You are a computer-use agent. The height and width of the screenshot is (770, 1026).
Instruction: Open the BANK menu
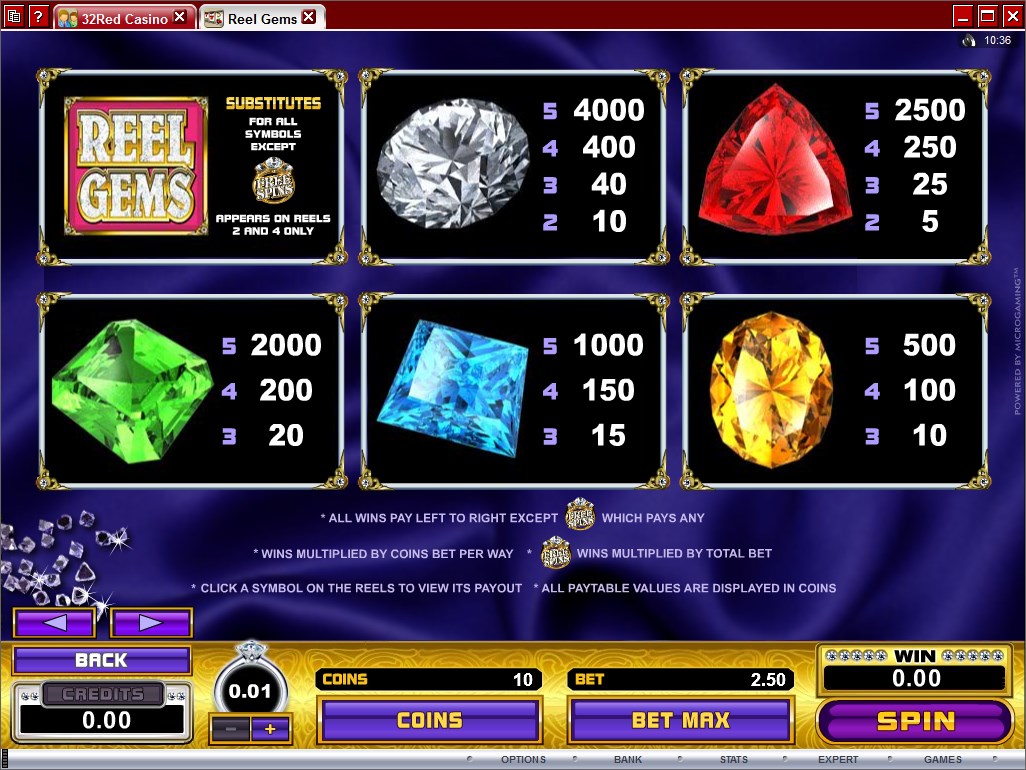(x=628, y=760)
